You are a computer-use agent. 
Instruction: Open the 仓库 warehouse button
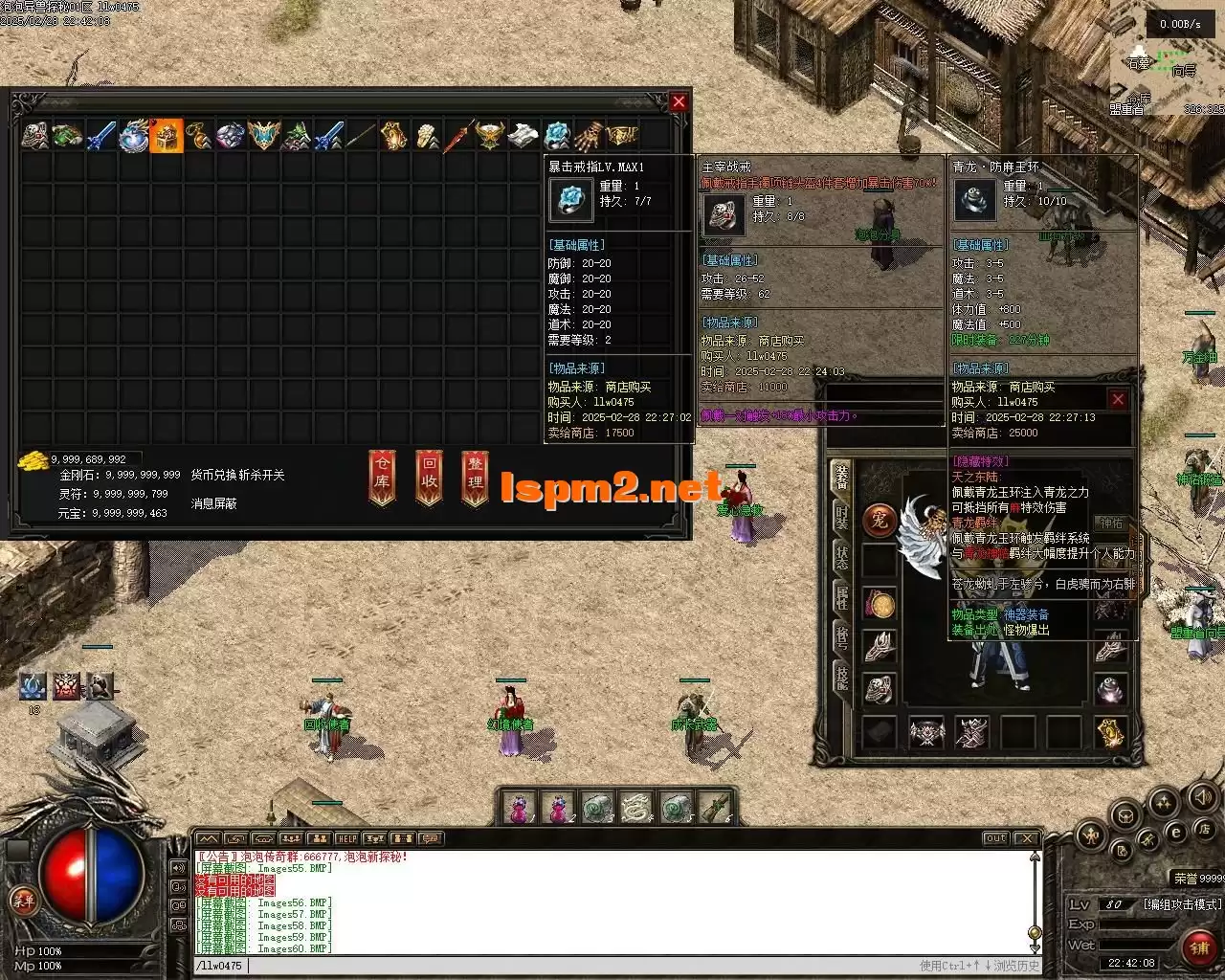pyautogui.click(x=382, y=477)
